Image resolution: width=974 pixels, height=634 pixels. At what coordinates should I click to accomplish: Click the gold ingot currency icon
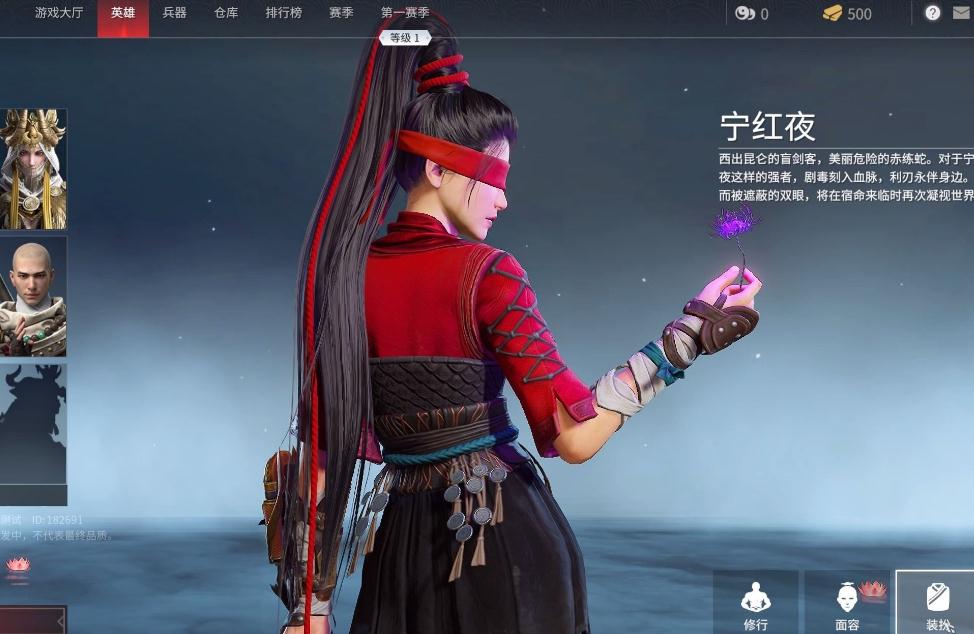pos(832,13)
